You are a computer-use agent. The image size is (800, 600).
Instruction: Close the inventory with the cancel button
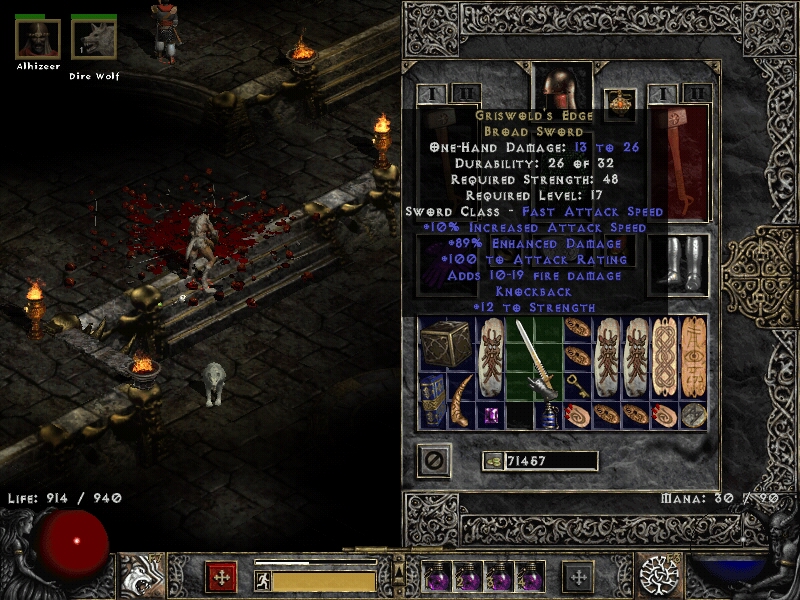point(434,461)
